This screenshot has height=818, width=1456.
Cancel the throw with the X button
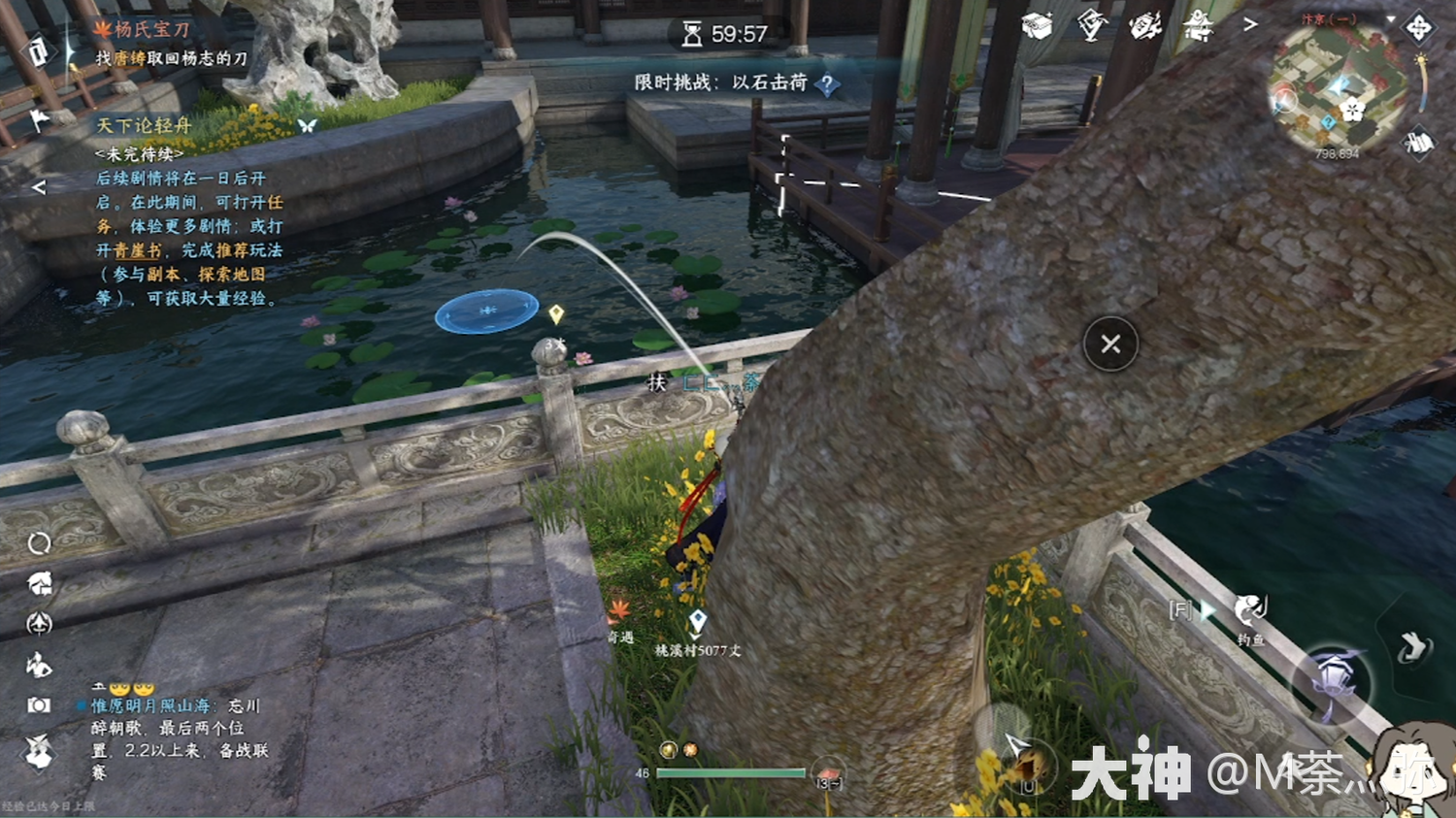(x=1110, y=344)
